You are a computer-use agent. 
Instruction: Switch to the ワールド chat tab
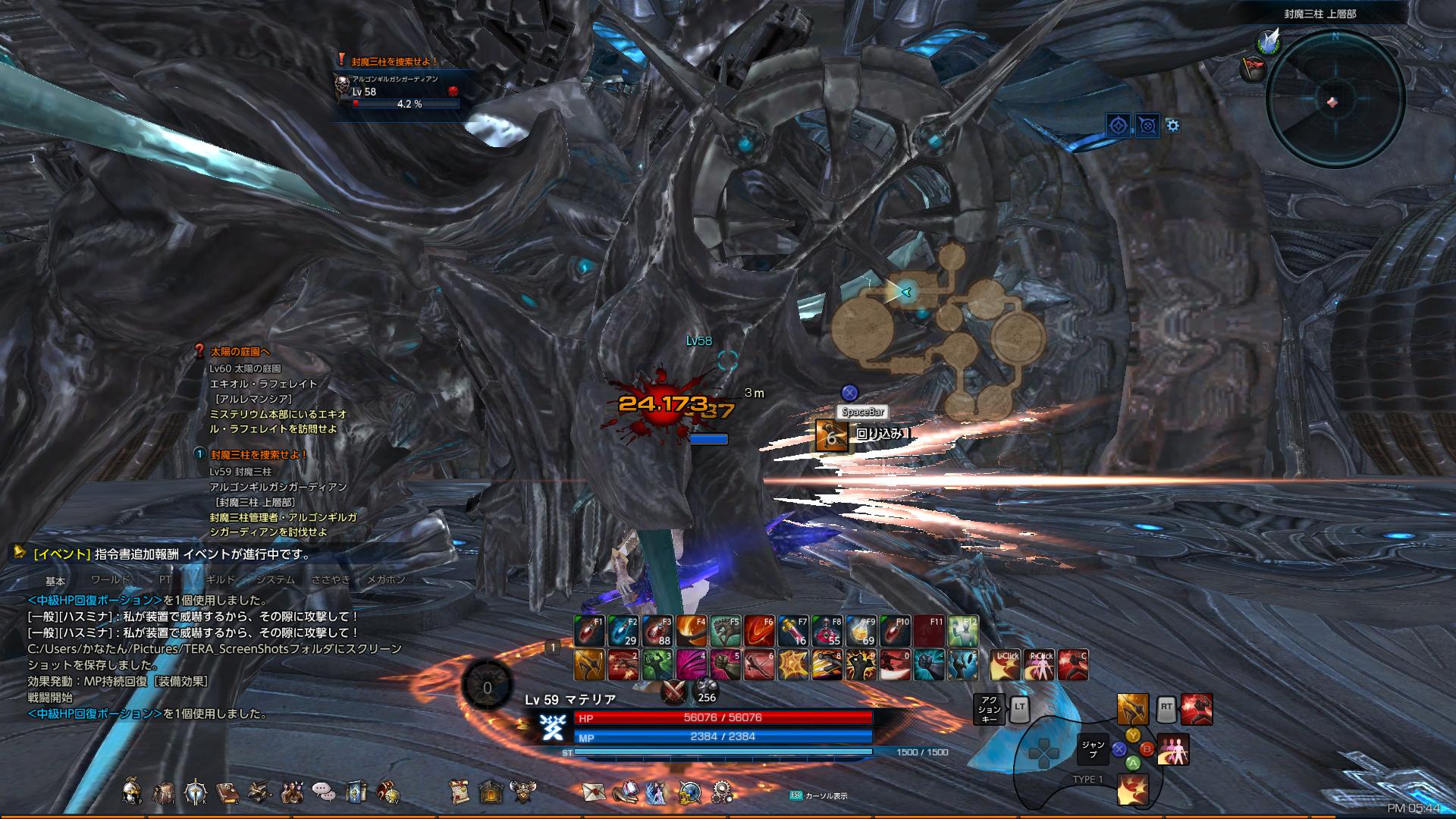coord(111,579)
